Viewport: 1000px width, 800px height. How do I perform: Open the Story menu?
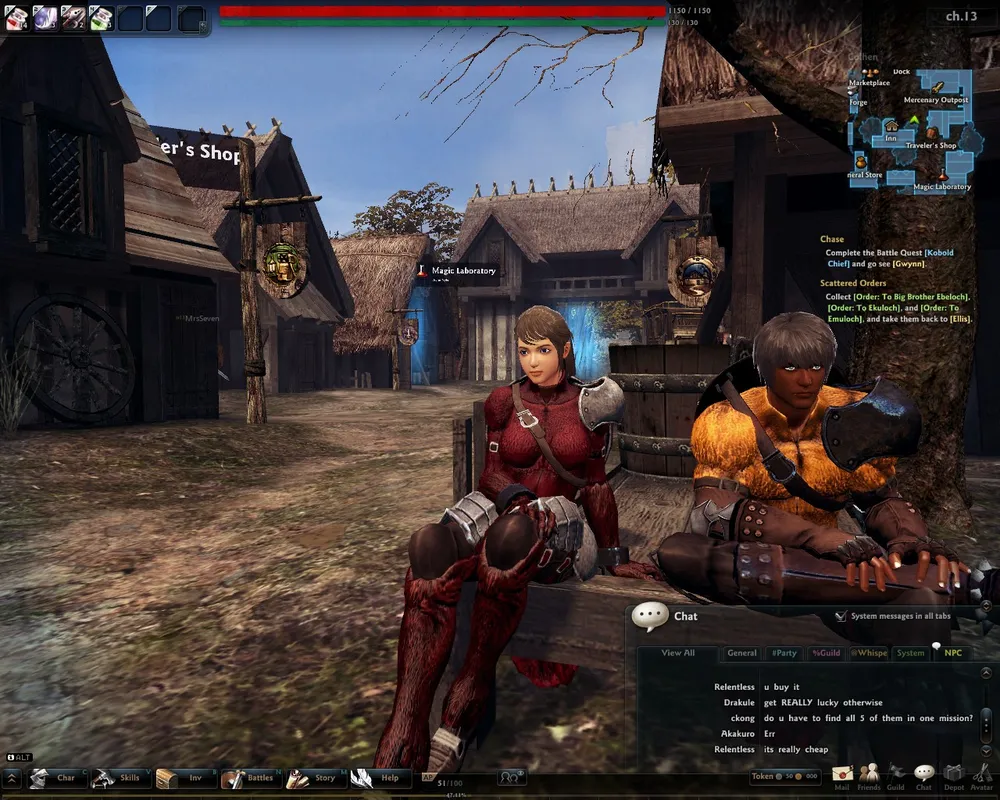click(x=314, y=778)
